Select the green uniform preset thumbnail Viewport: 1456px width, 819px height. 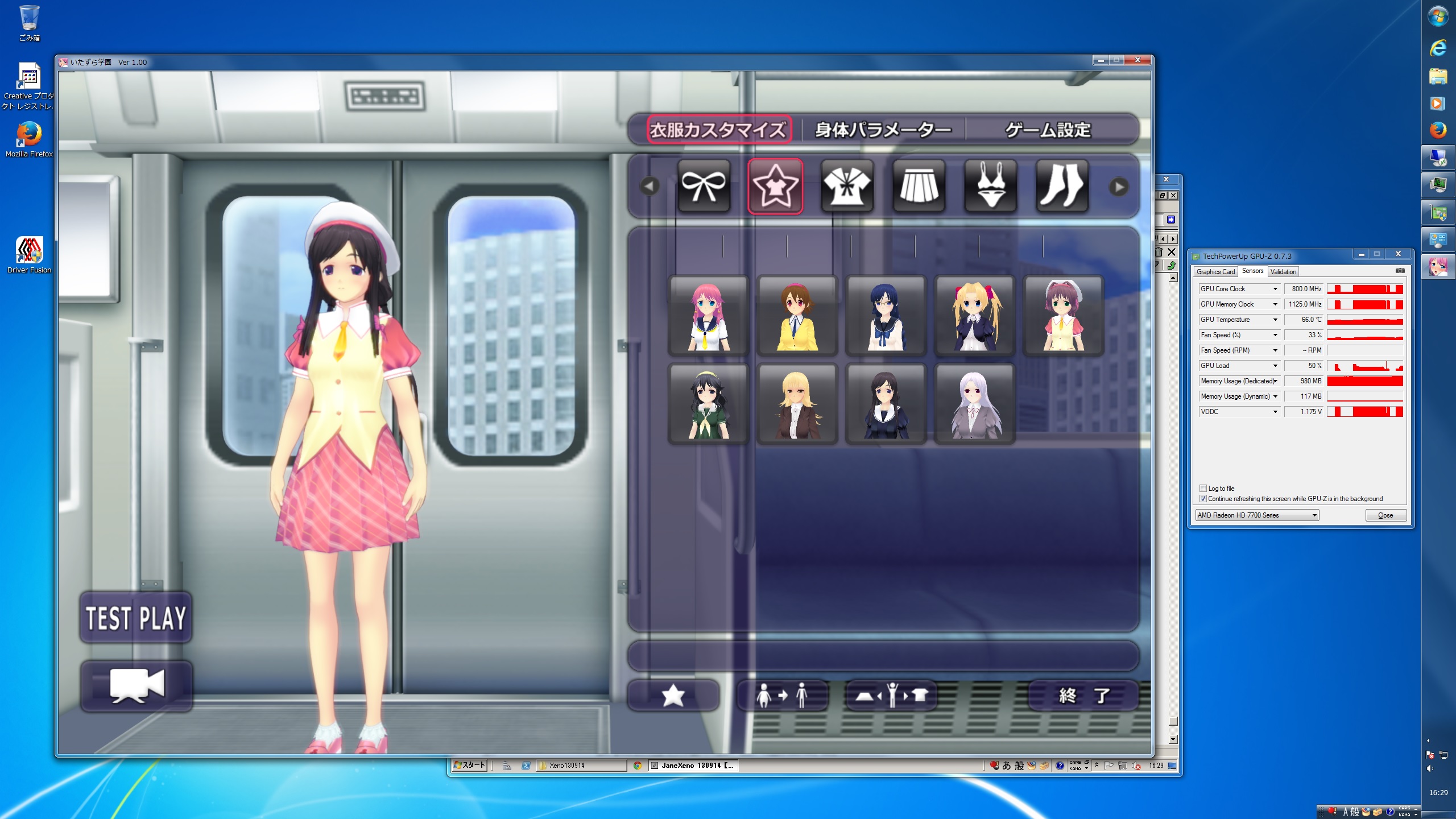point(708,404)
